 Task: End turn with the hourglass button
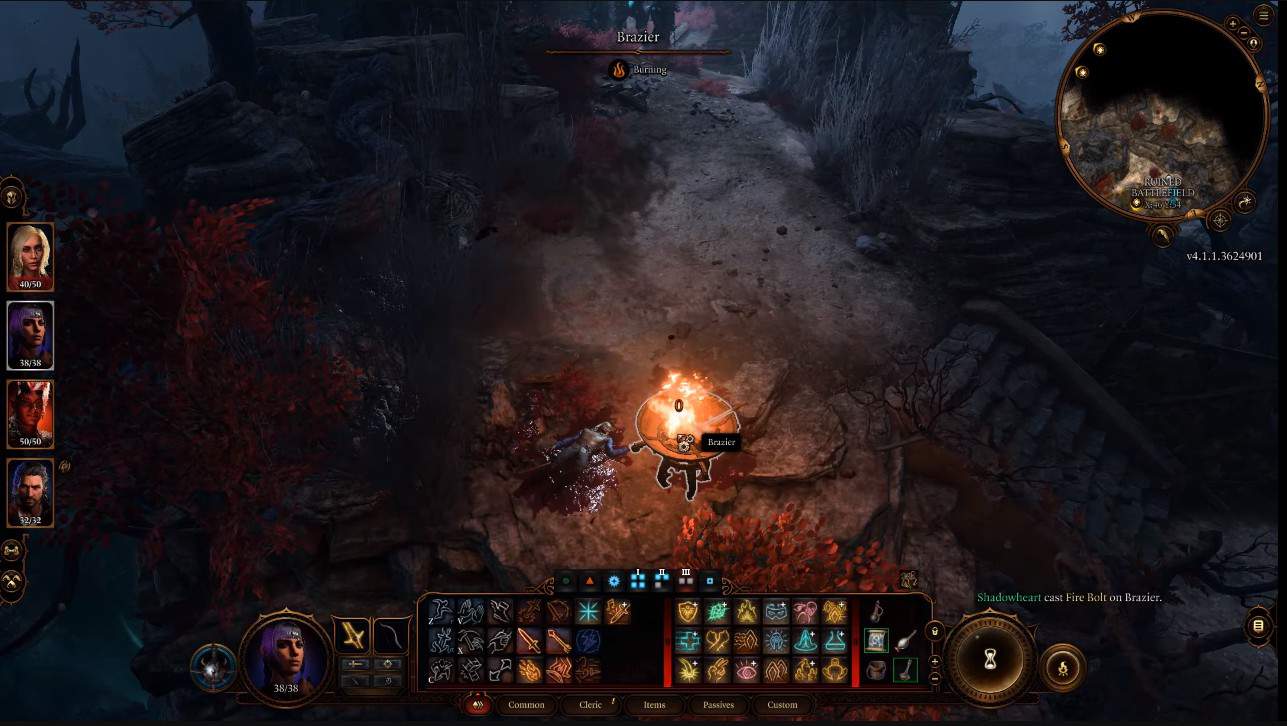990,661
